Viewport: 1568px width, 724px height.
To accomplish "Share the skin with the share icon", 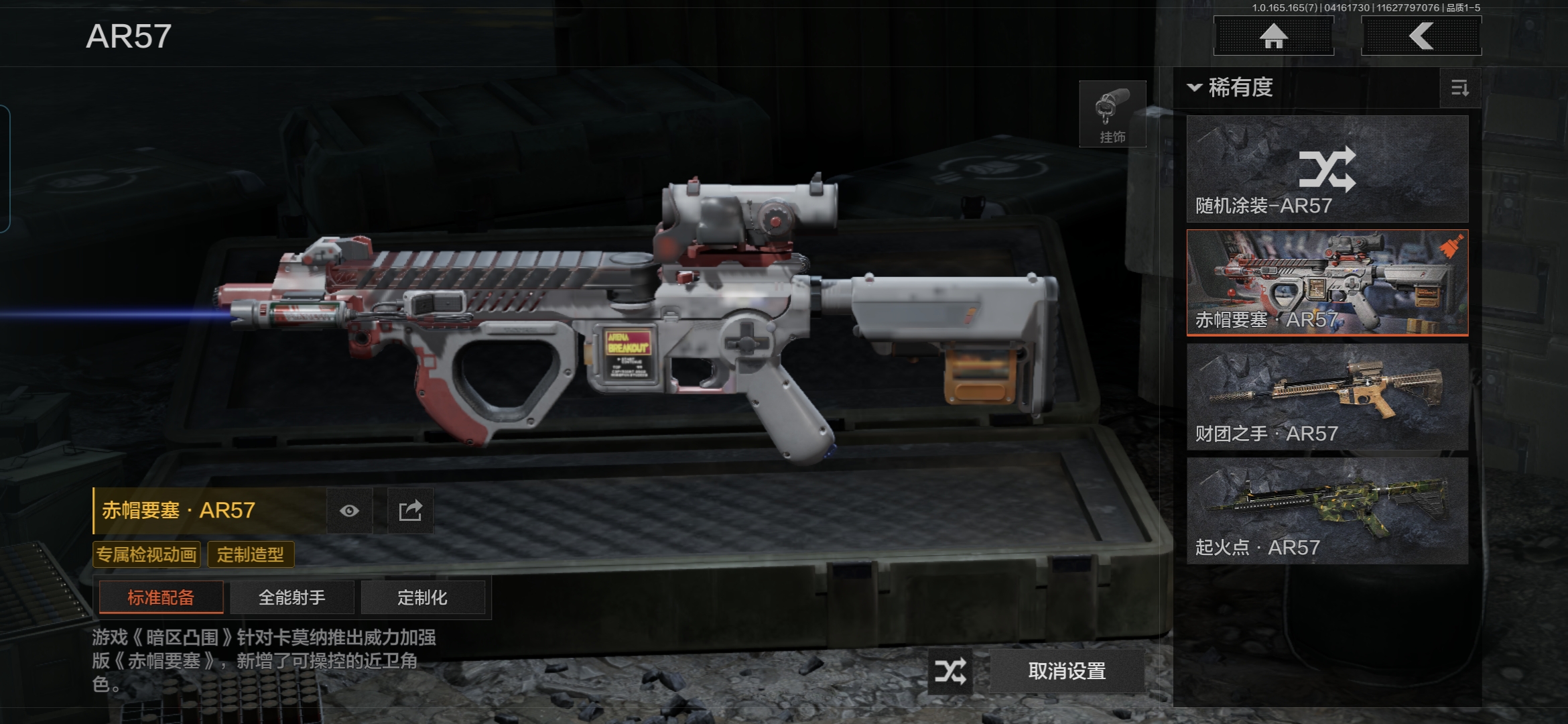I will point(411,511).
